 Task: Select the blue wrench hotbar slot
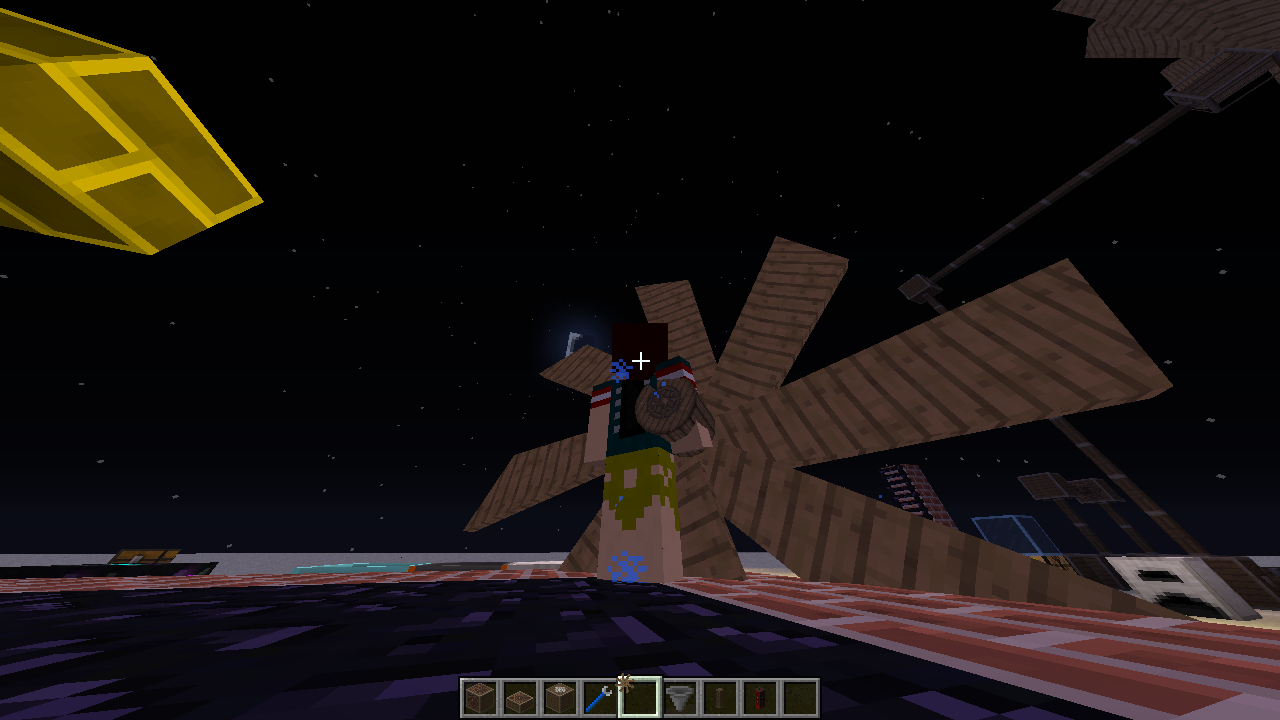click(600, 698)
